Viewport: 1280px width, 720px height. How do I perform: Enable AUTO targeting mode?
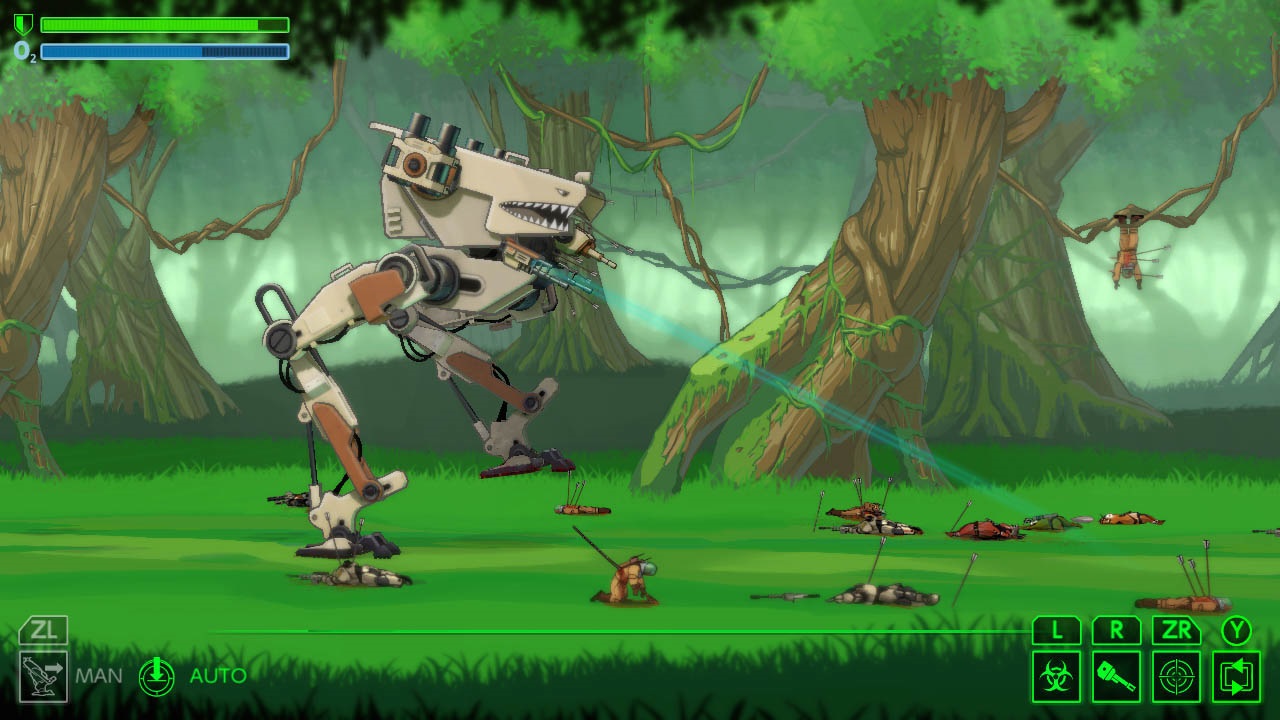click(216, 675)
